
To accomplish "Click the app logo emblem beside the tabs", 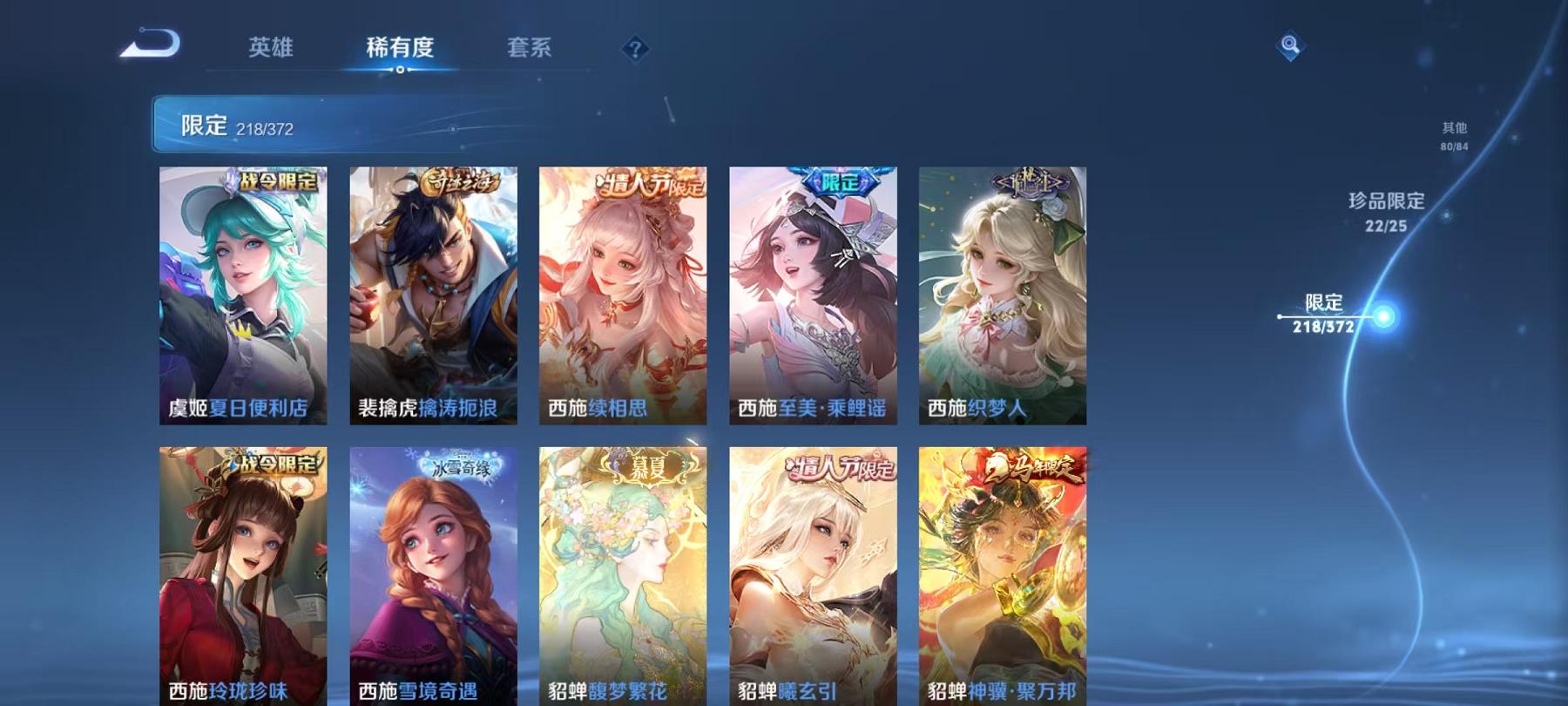I will [x=150, y=42].
